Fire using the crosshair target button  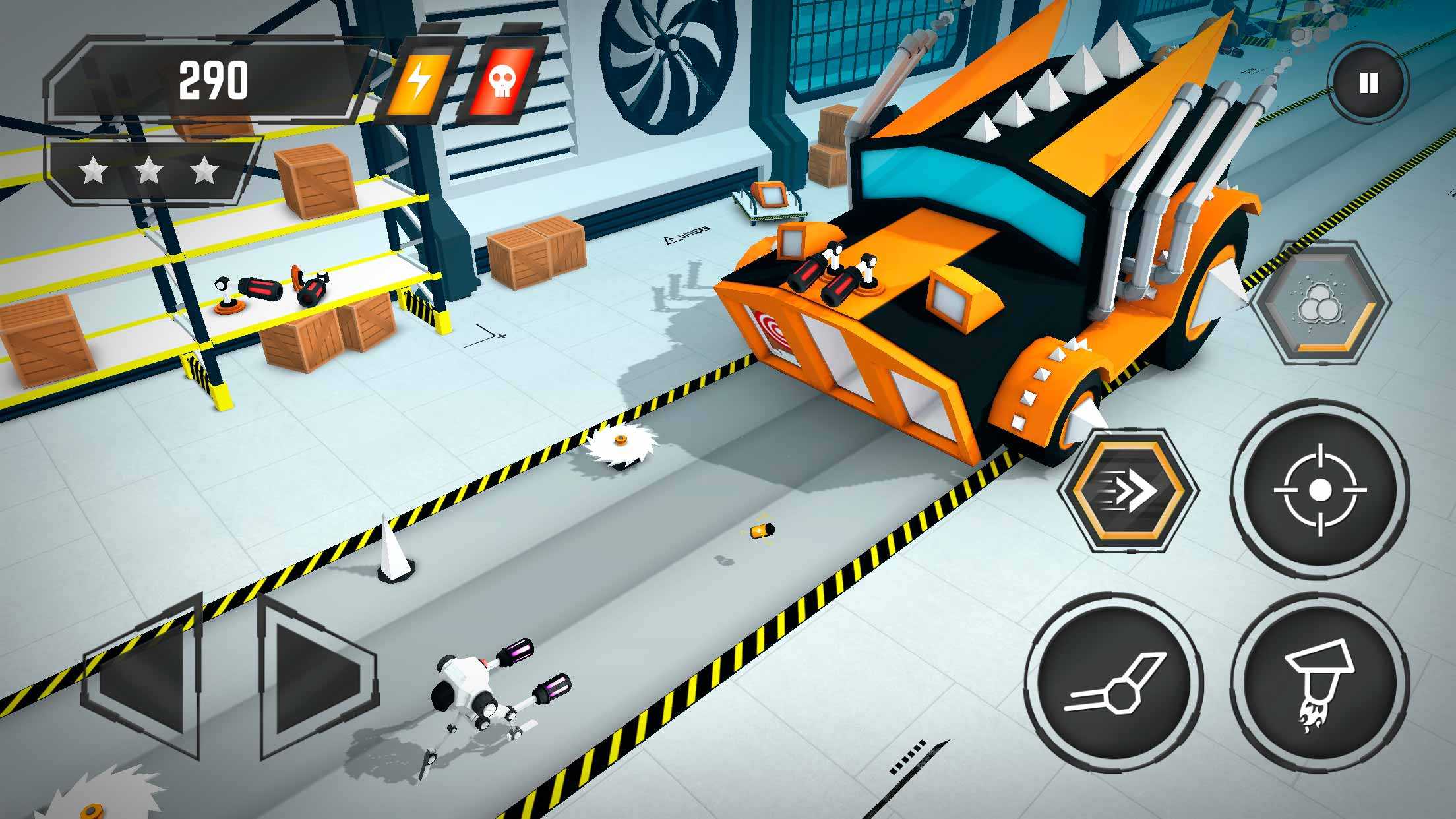(x=1319, y=490)
